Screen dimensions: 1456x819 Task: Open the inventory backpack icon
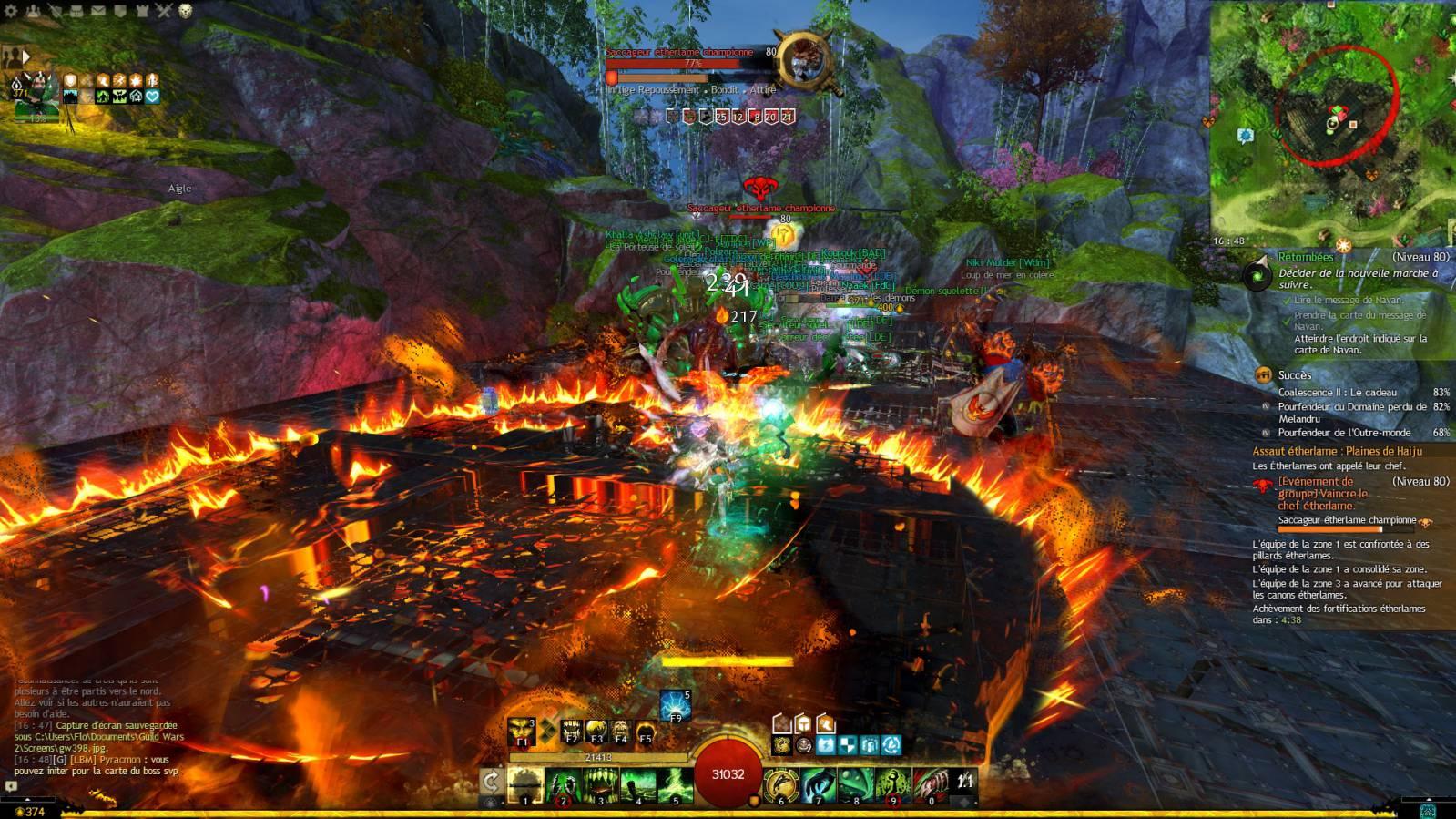77,11
